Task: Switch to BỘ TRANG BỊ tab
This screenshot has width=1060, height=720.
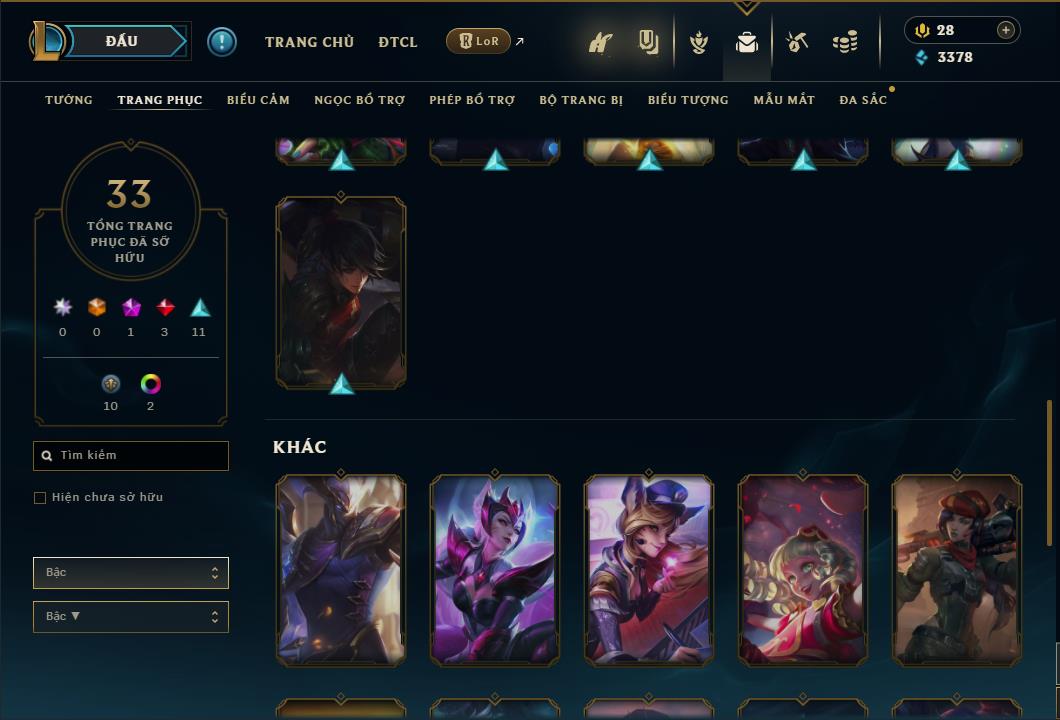Action: 581,100
